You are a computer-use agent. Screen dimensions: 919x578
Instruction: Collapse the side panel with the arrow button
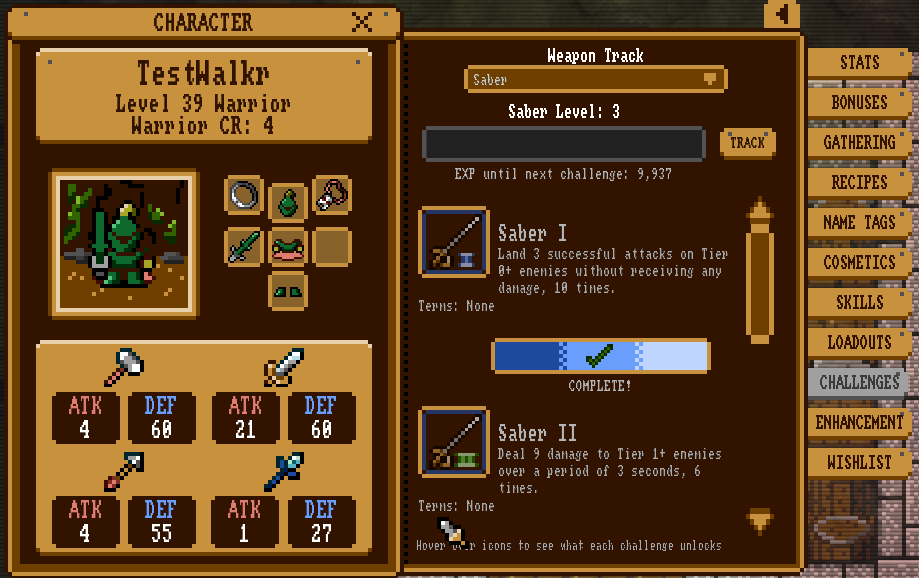(782, 14)
